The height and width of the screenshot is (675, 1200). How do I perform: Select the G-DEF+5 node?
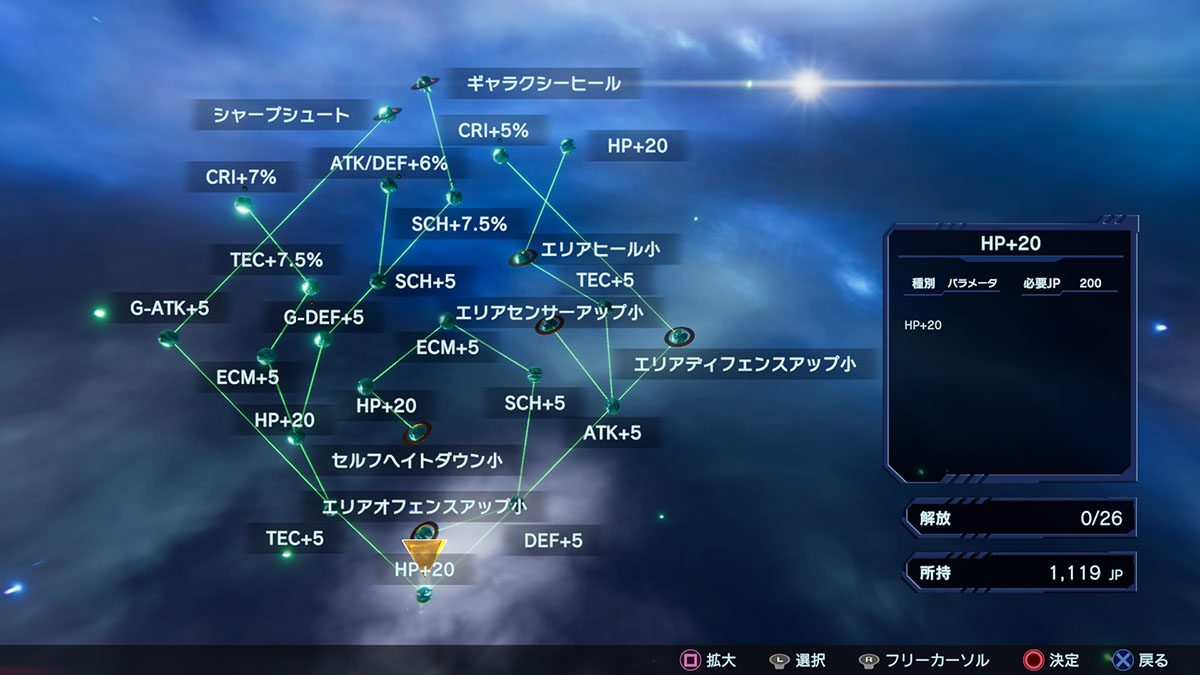322,340
